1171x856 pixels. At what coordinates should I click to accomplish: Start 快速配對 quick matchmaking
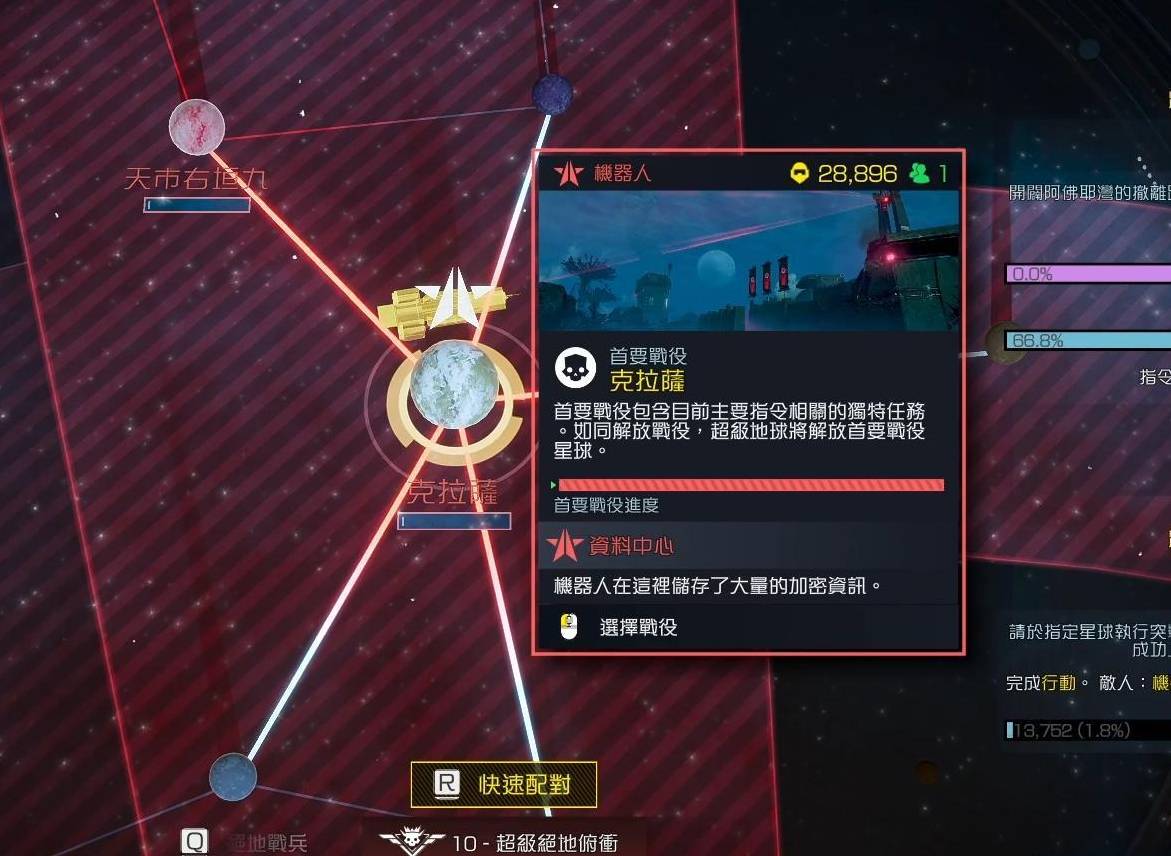click(504, 784)
